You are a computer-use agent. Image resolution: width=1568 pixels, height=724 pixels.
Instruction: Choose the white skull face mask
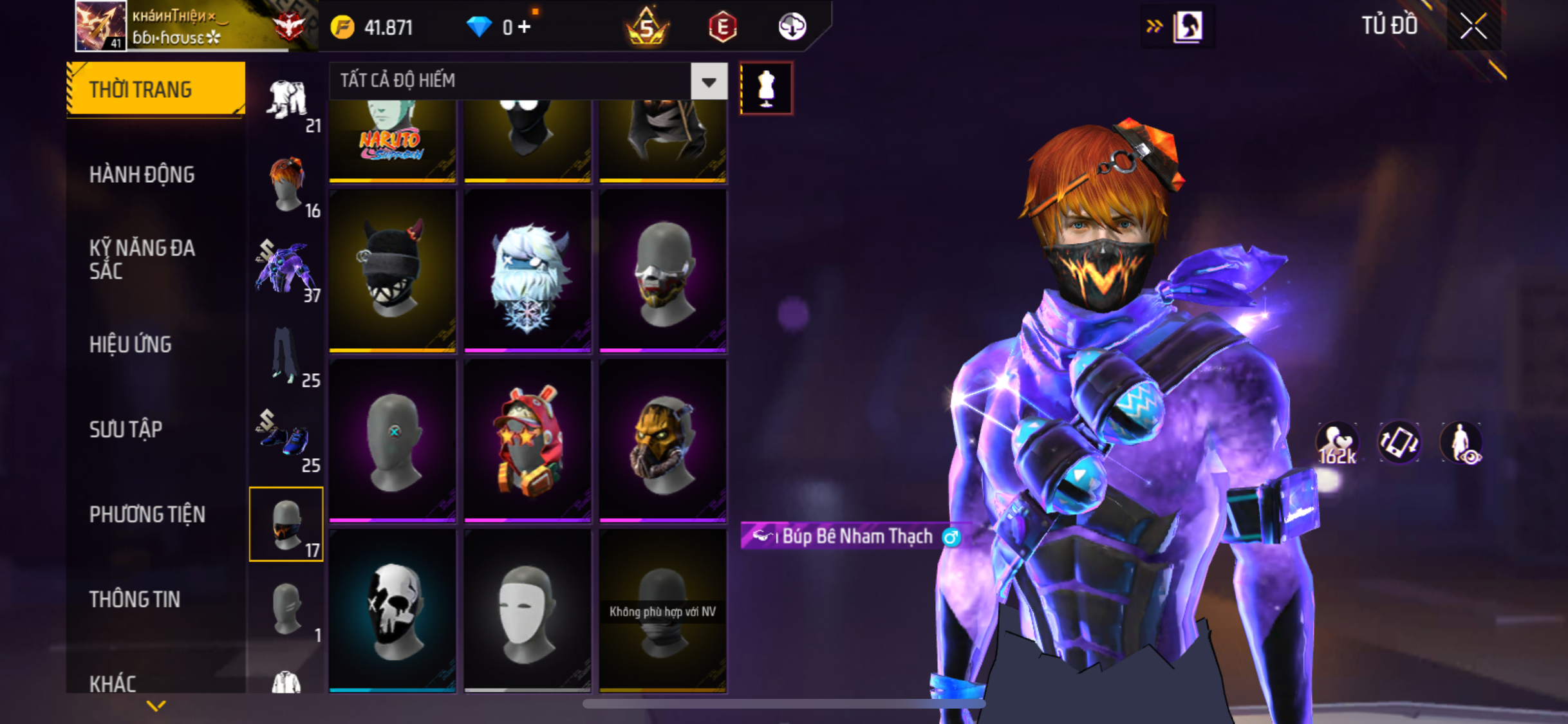click(x=392, y=610)
